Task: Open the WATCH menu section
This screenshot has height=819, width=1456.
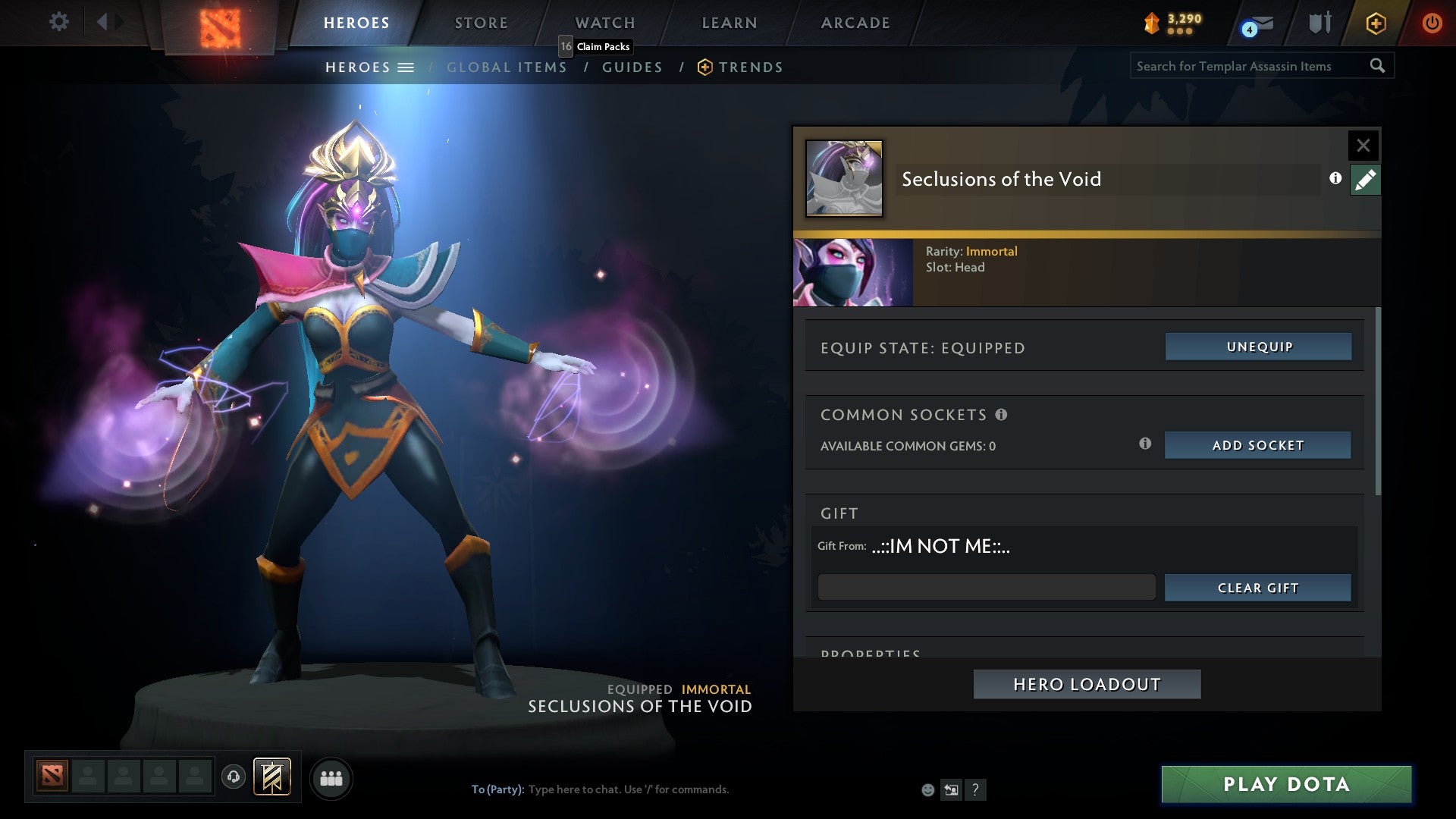Action: point(604,22)
